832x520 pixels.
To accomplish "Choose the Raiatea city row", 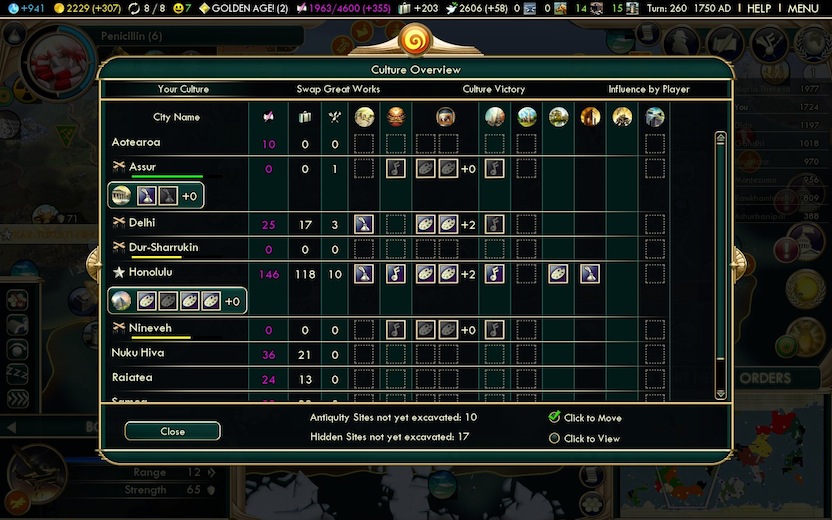I will tap(132, 379).
